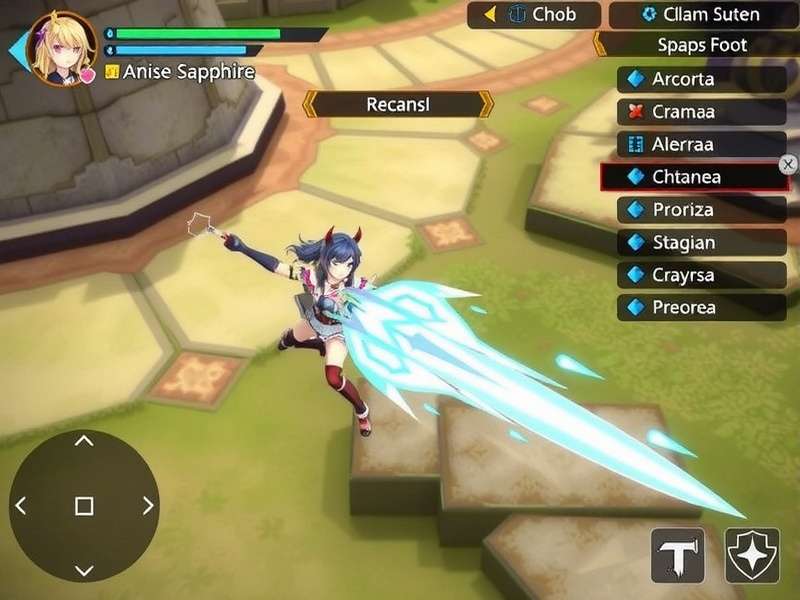The image size is (800, 600).
Task: Choose the Proriza option
Action: point(702,210)
